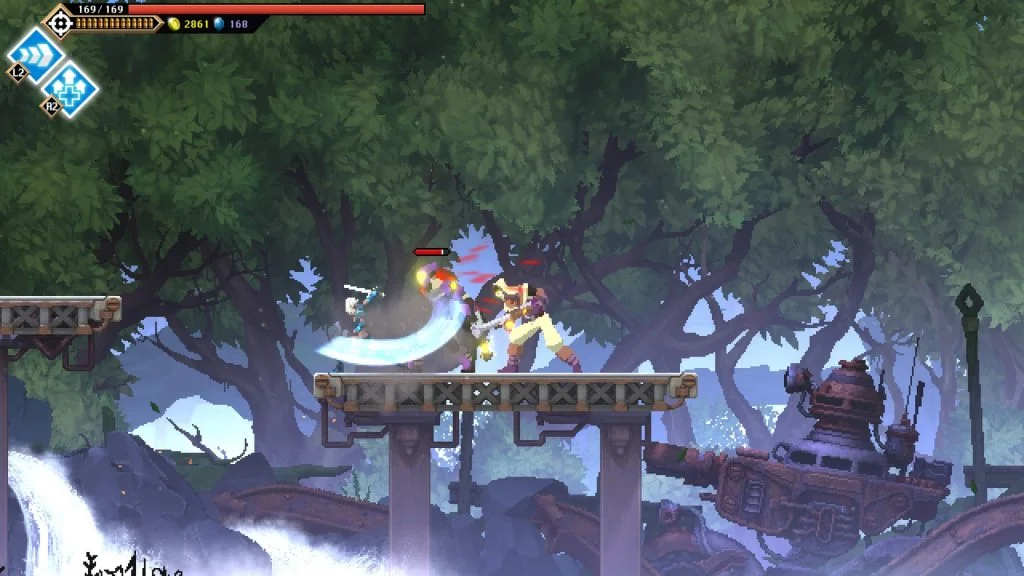Click the crosshair weapon icon beside ammo
Image resolution: width=1024 pixels, height=576 pixels.
(59, 22)
